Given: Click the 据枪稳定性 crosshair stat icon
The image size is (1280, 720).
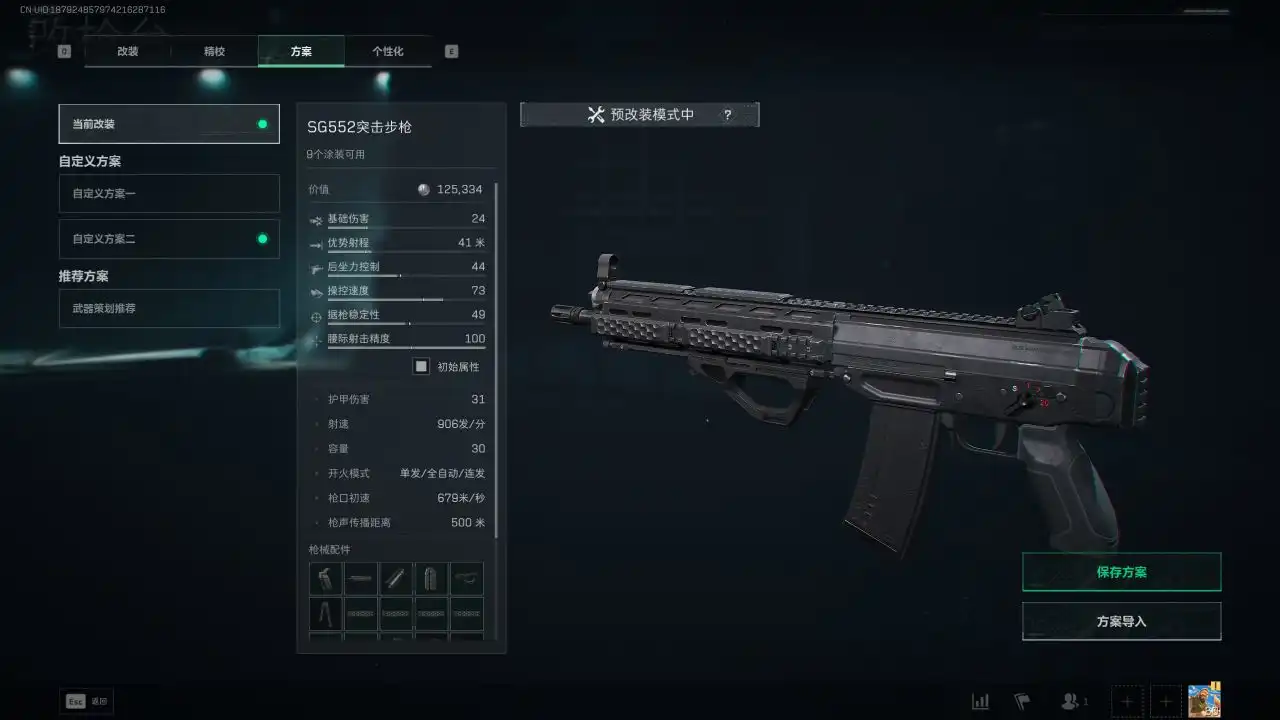Looking at the screenshot, I should pos(317,314).
